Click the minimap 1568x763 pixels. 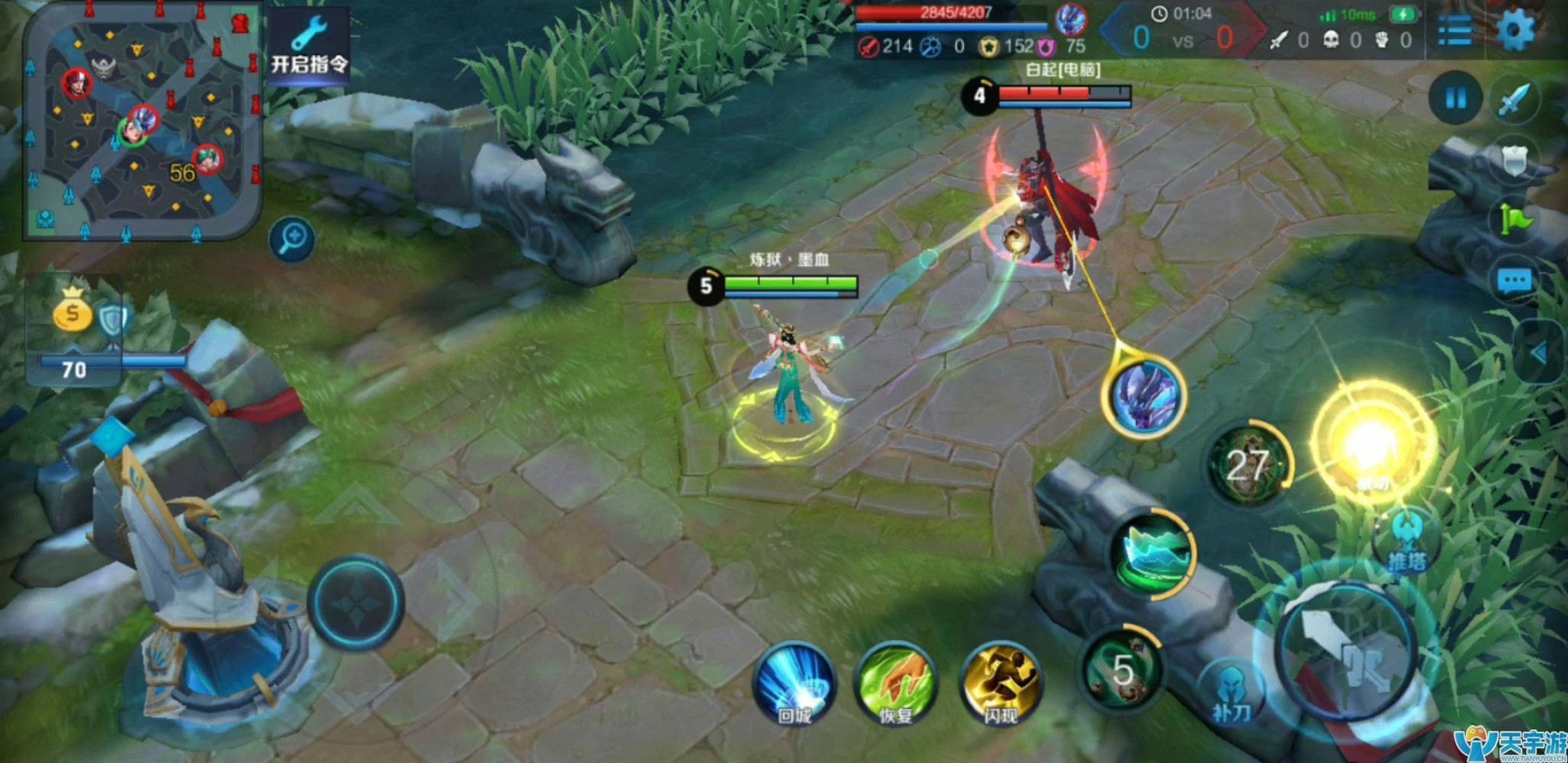click(143, 121)
